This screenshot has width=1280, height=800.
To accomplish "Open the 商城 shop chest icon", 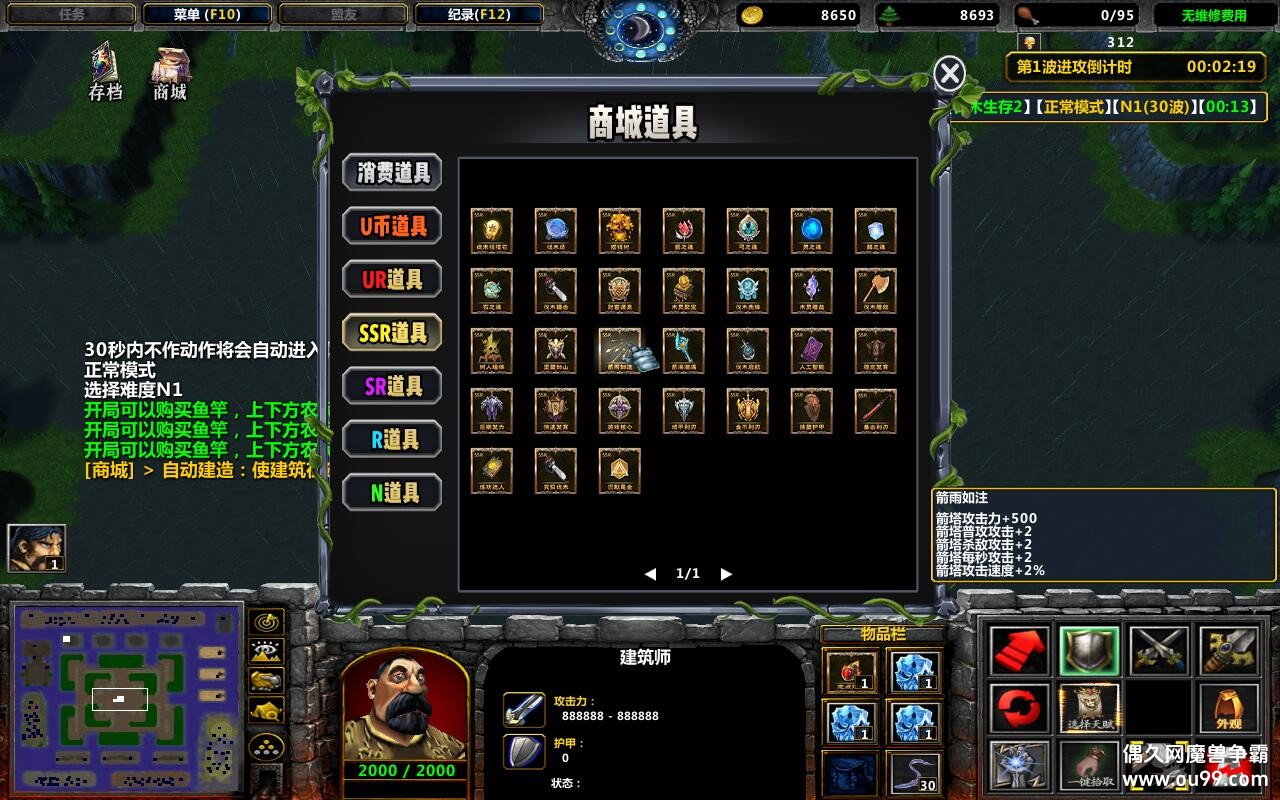I will point(170,70).
